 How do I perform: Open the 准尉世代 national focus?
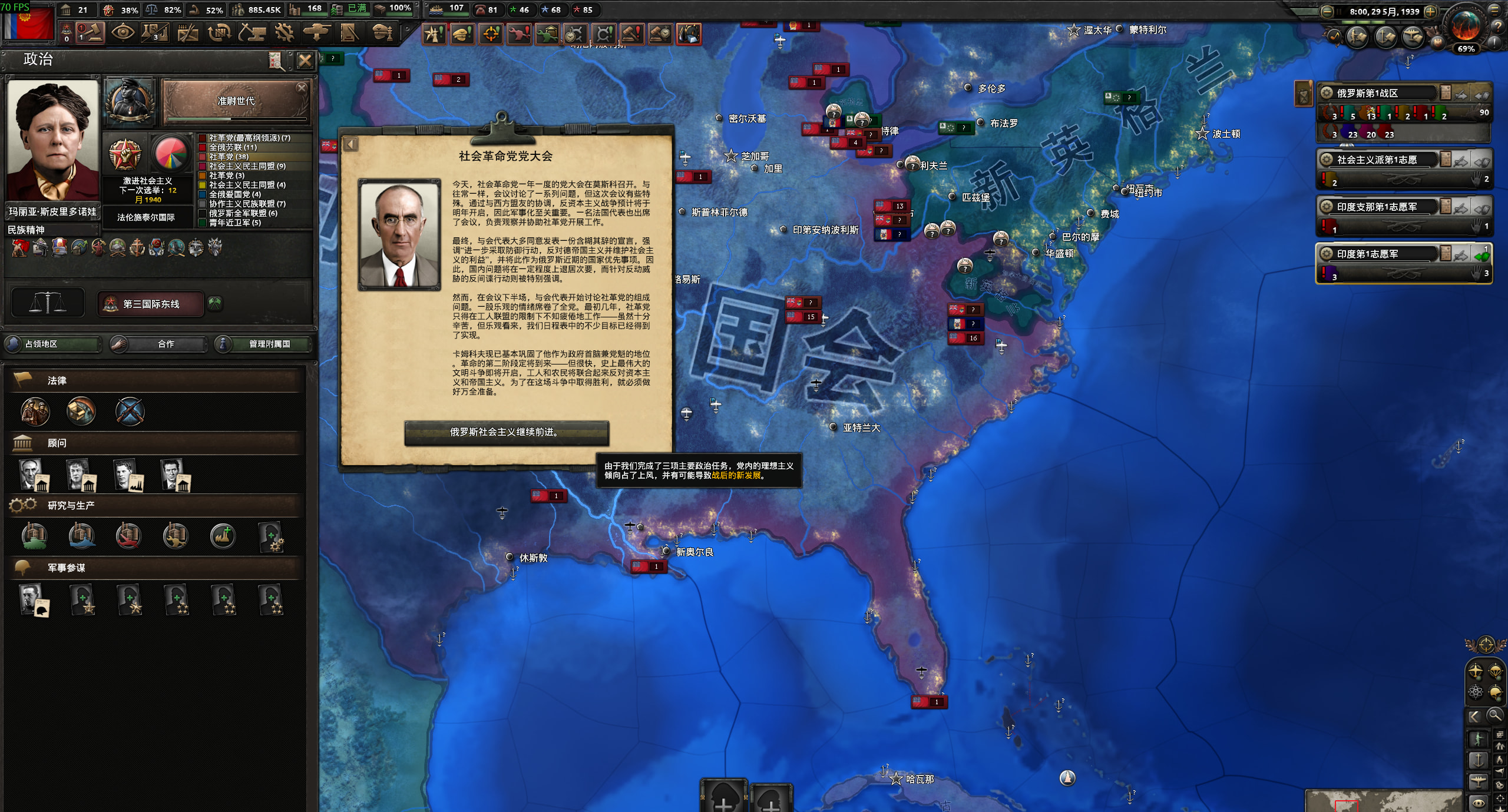click(236, 102)
